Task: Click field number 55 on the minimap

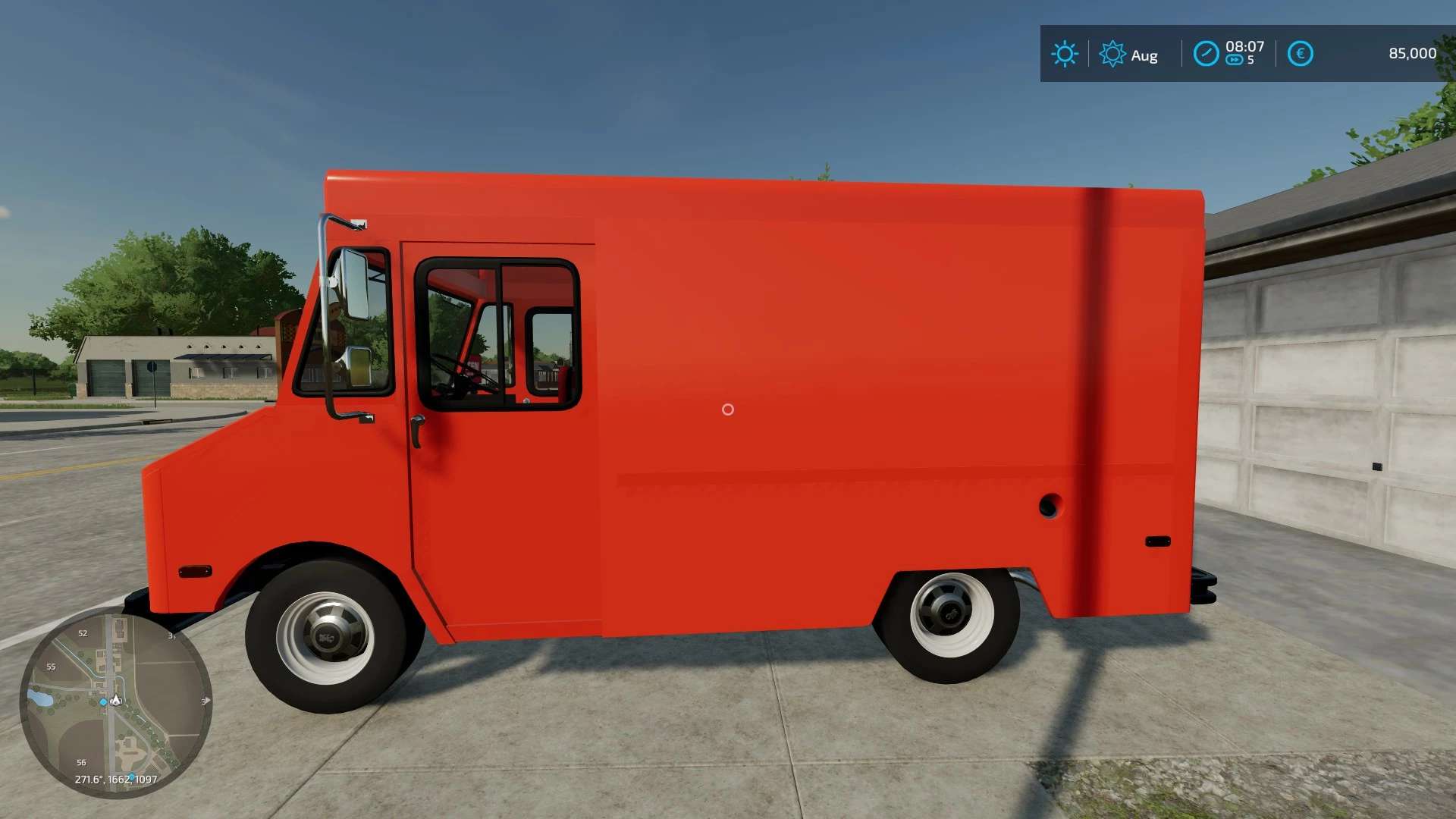Action: click(52, 666)
